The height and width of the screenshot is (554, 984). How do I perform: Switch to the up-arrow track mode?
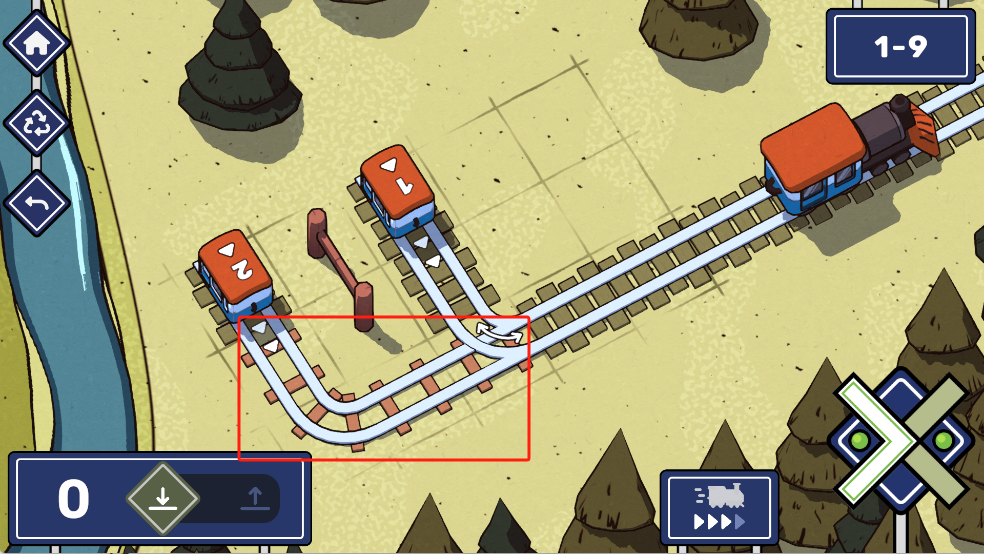[x=252, y=498]
